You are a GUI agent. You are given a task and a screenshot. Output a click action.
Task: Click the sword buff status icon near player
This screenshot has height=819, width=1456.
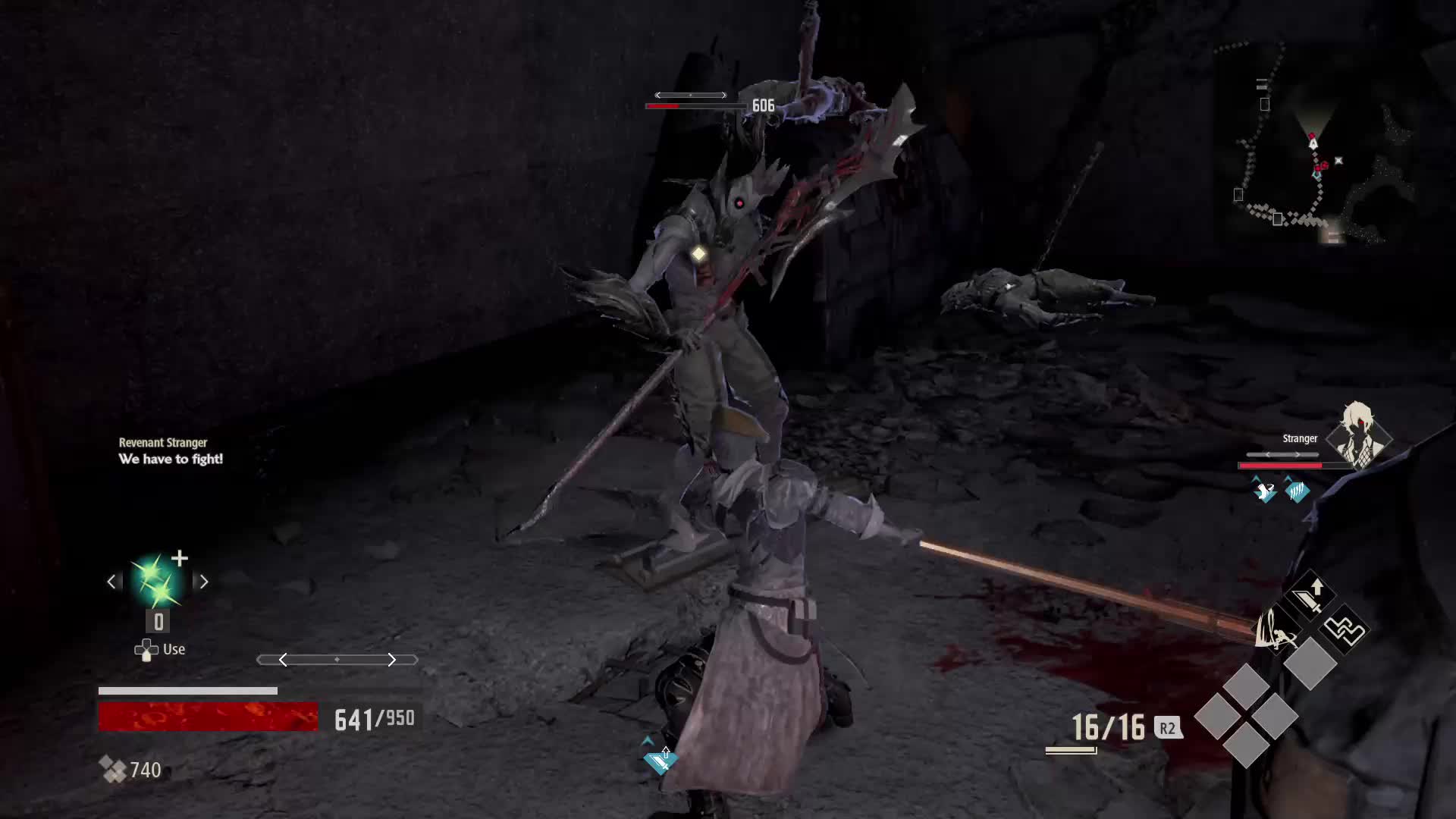658,759
